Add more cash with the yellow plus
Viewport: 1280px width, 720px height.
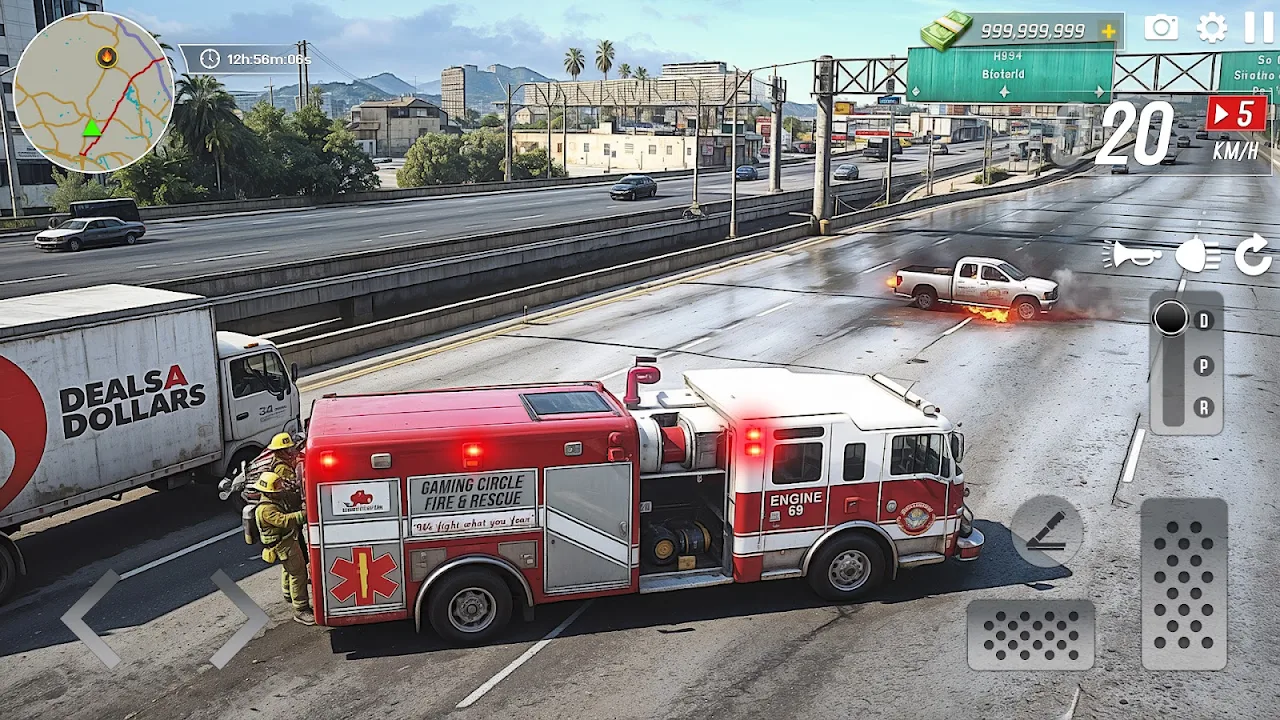[1108, 31]
